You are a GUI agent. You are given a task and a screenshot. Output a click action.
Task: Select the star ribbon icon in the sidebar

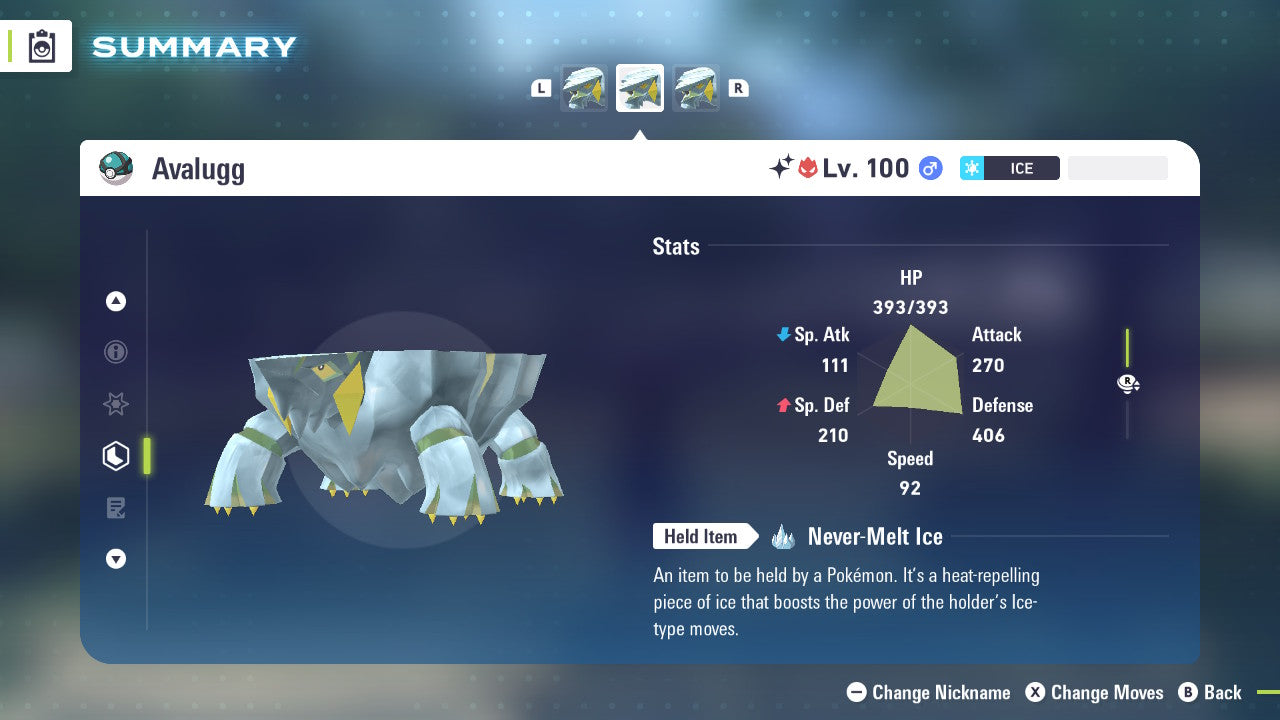[115, 404]
